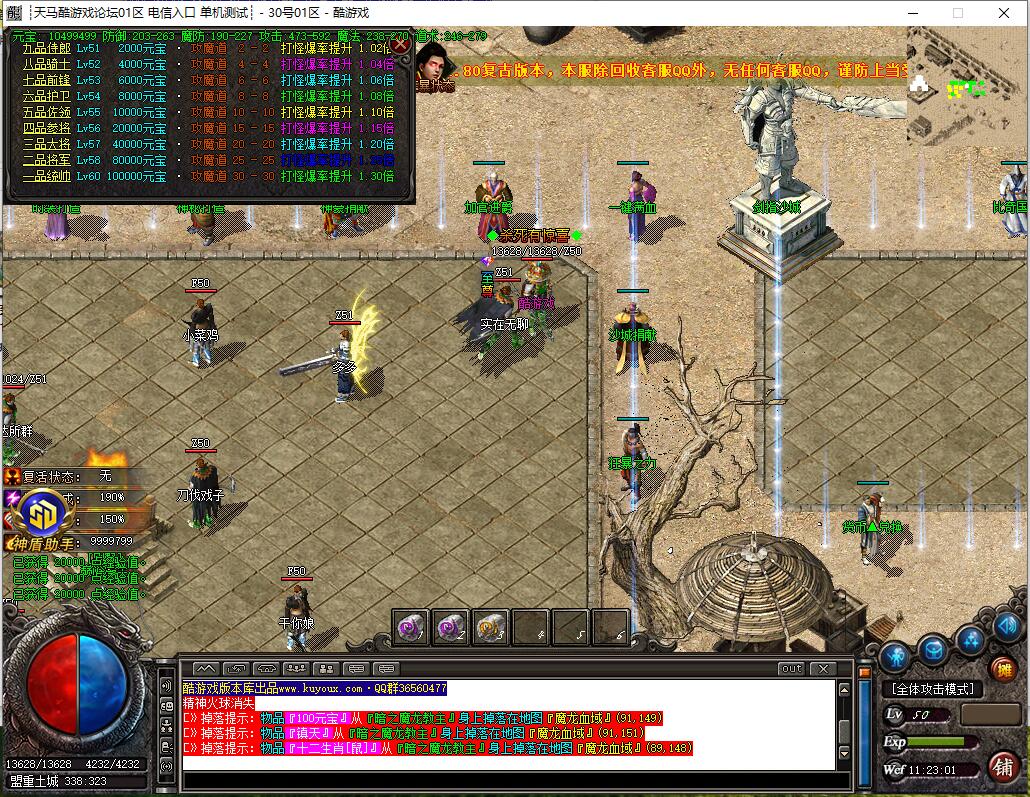1030x797 pixels.
Task: Open the 摊 stall button
Action: [1002, 669]
